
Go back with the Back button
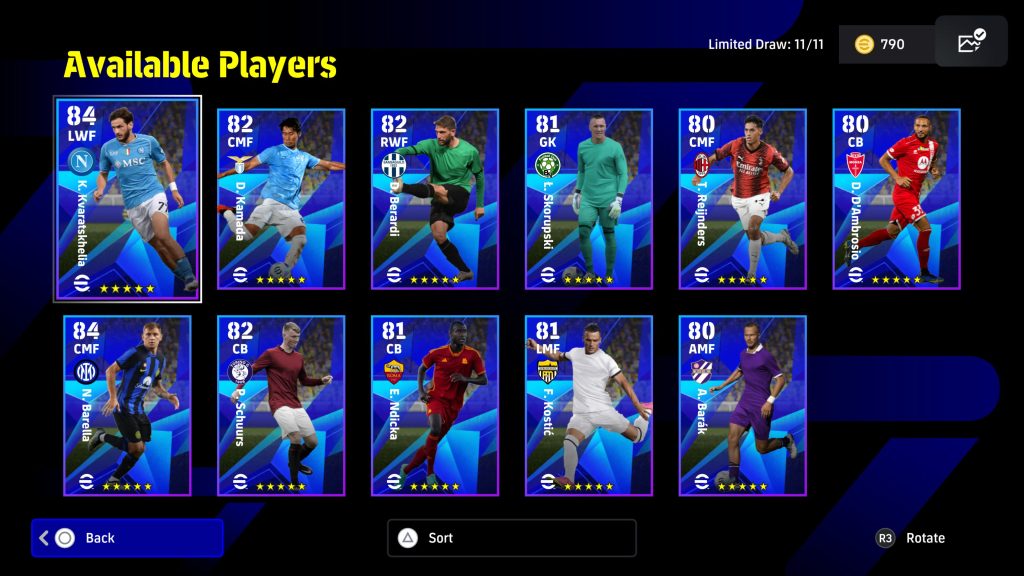(127, 538)
